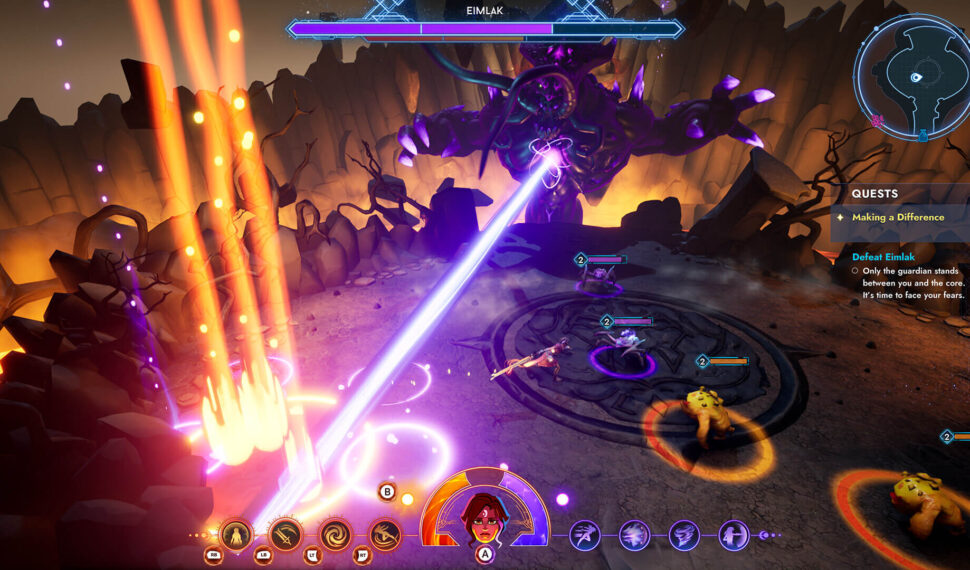The image size is (970, 570).
Task: Select the Making a Difference quest
Action: click(898, 217)
